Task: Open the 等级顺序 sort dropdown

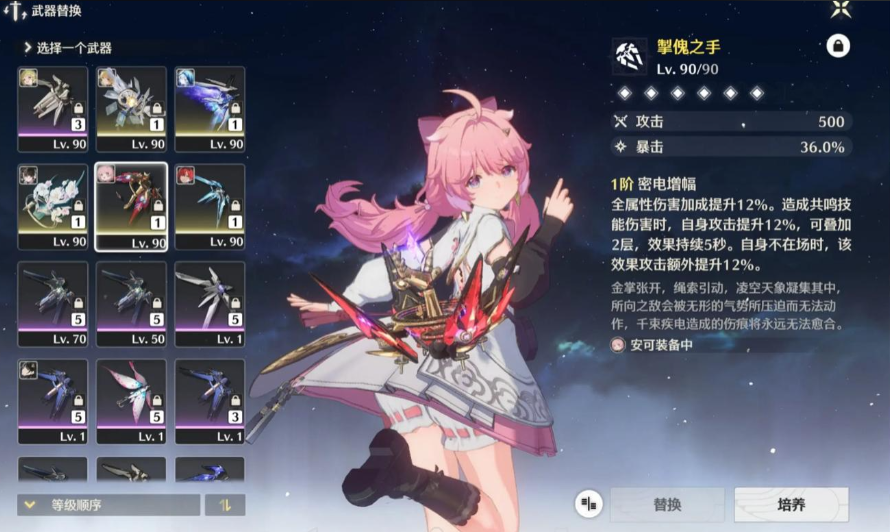Action: 108,505
